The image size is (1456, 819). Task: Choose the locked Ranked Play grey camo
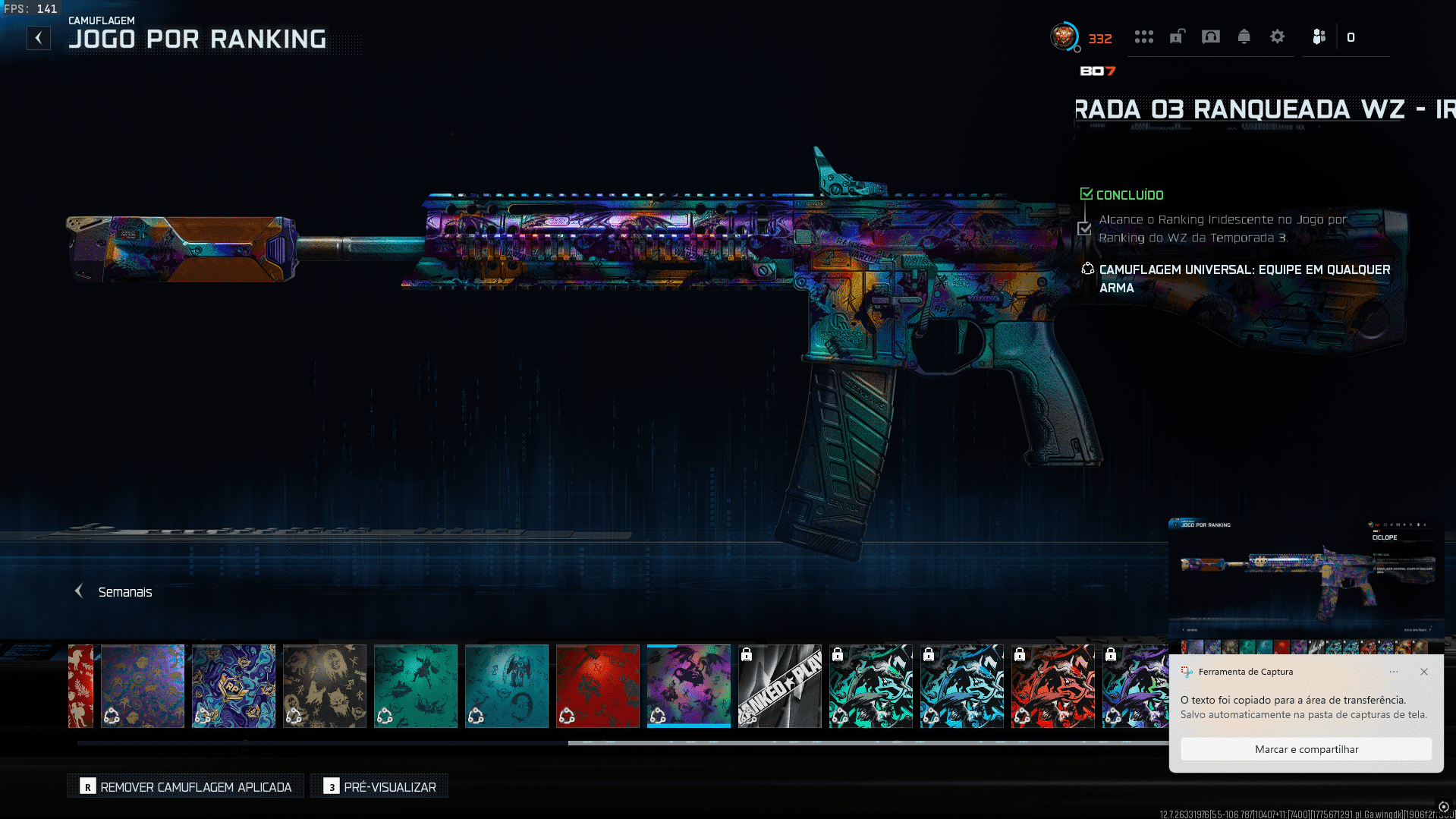tap(780, 686)
